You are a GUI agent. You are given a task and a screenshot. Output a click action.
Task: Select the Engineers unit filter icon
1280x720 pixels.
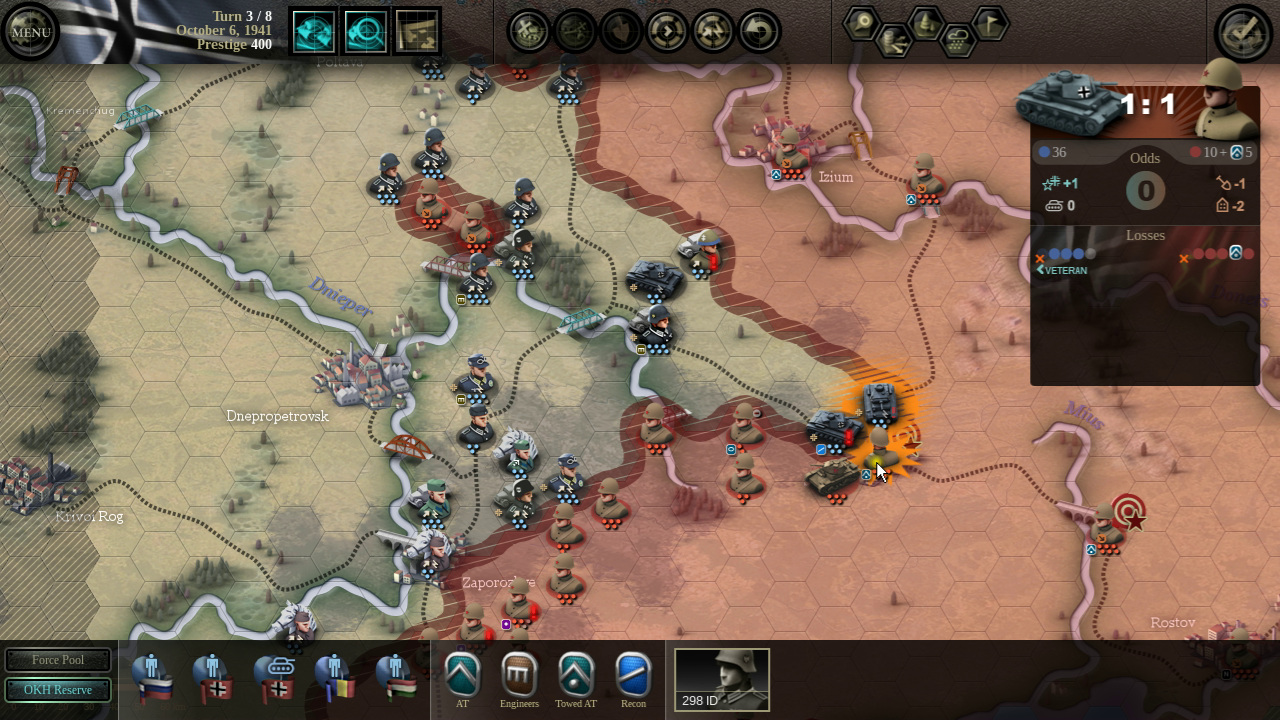[x=517, y=675]
